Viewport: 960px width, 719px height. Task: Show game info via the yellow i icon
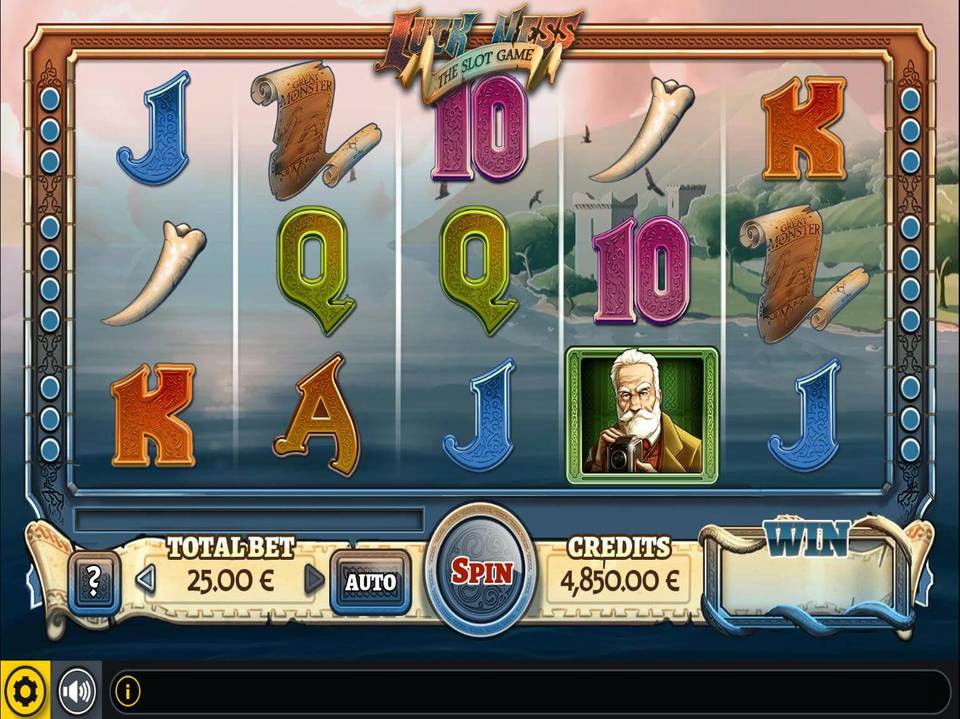pyautogui.click(x=127, y=690)
